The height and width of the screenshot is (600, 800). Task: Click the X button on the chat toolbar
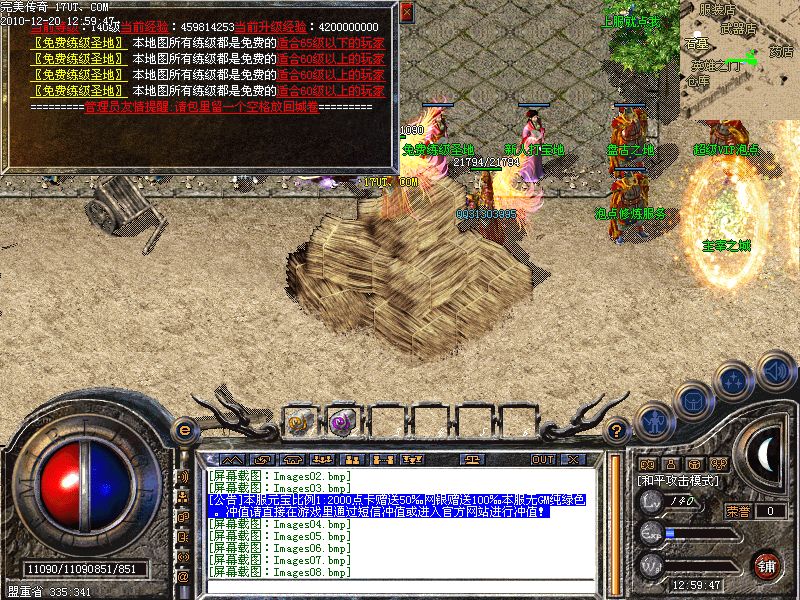[x=573, y=459]
